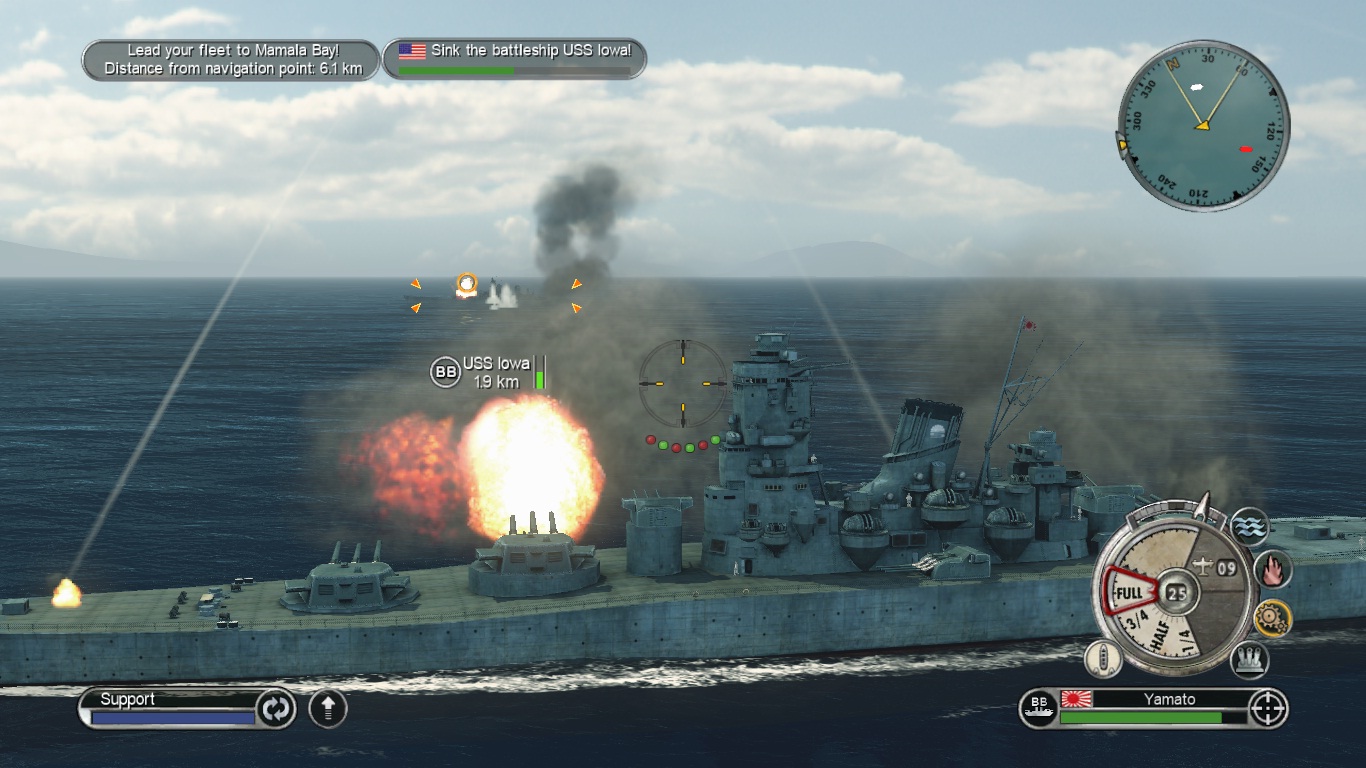
Task: Set throttle to FULL on the dial
Action: click(1128, 594)
